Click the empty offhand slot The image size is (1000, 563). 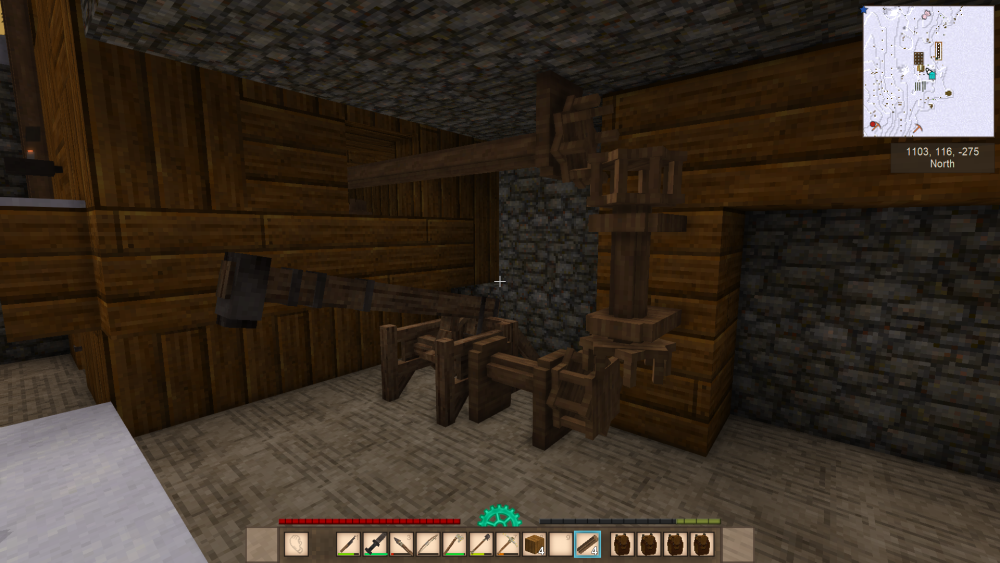click(x=296, y=544)
